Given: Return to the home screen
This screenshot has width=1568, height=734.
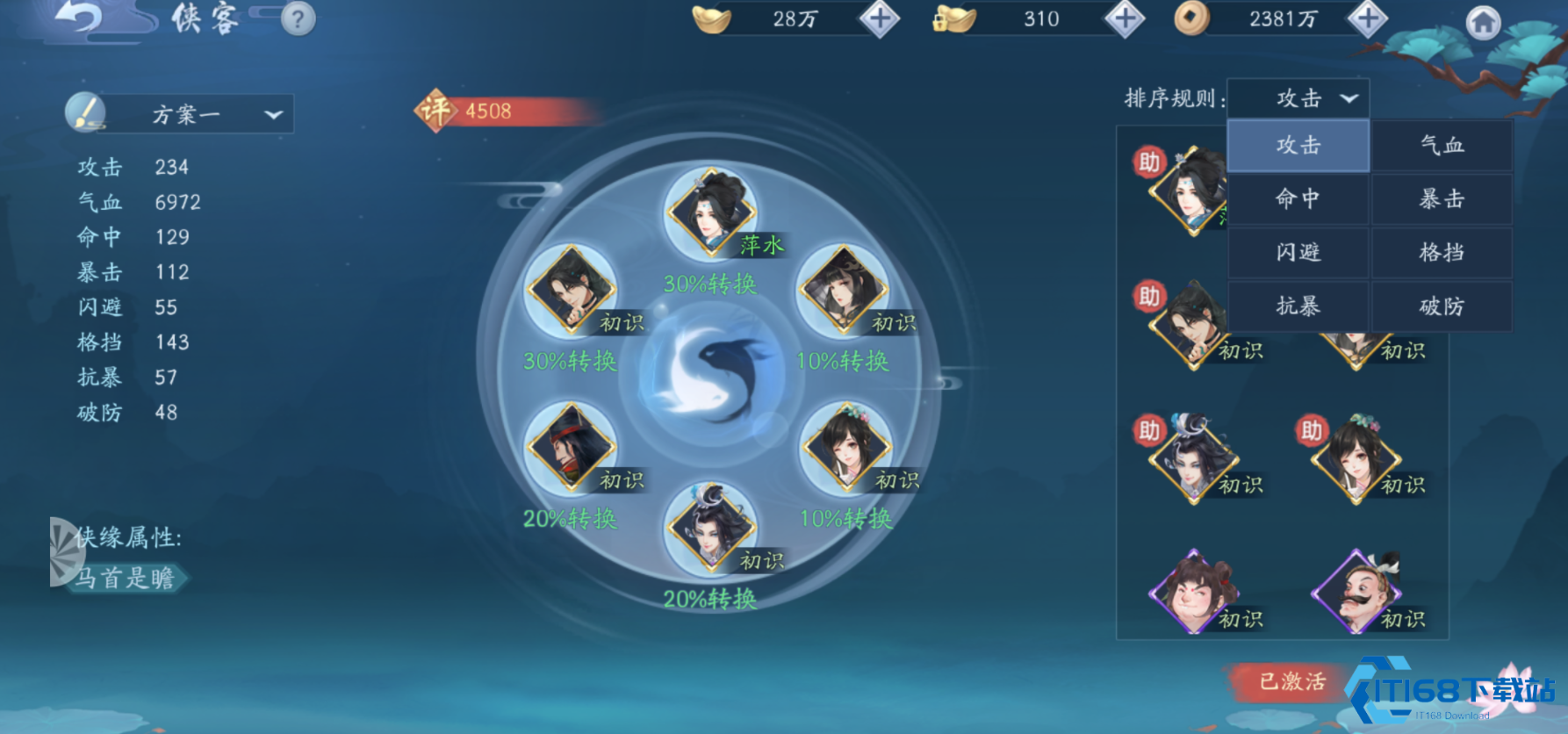Looking at the screenshot, I should 1483,23.
